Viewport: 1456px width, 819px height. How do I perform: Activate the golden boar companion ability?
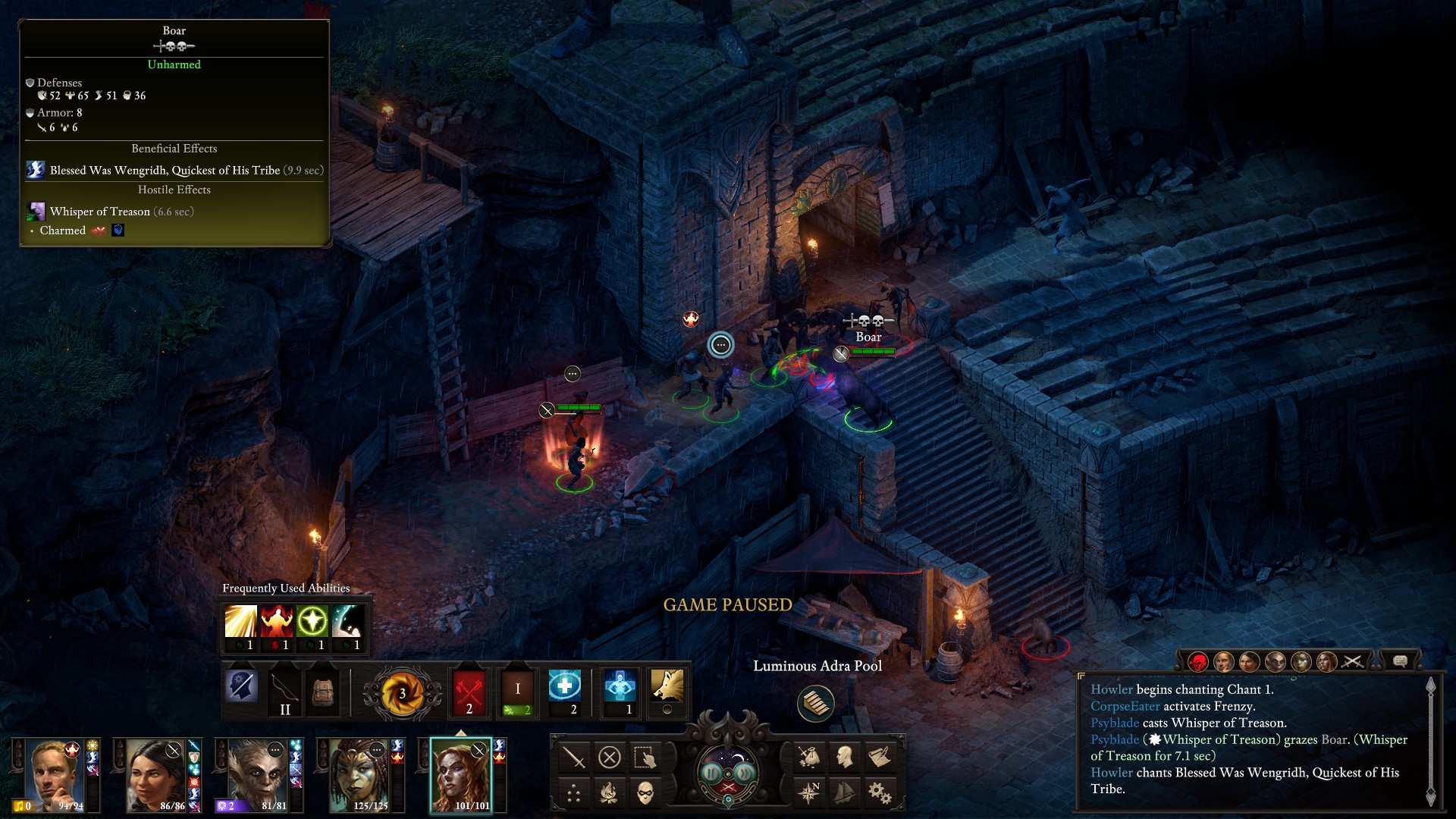(667, 686)
